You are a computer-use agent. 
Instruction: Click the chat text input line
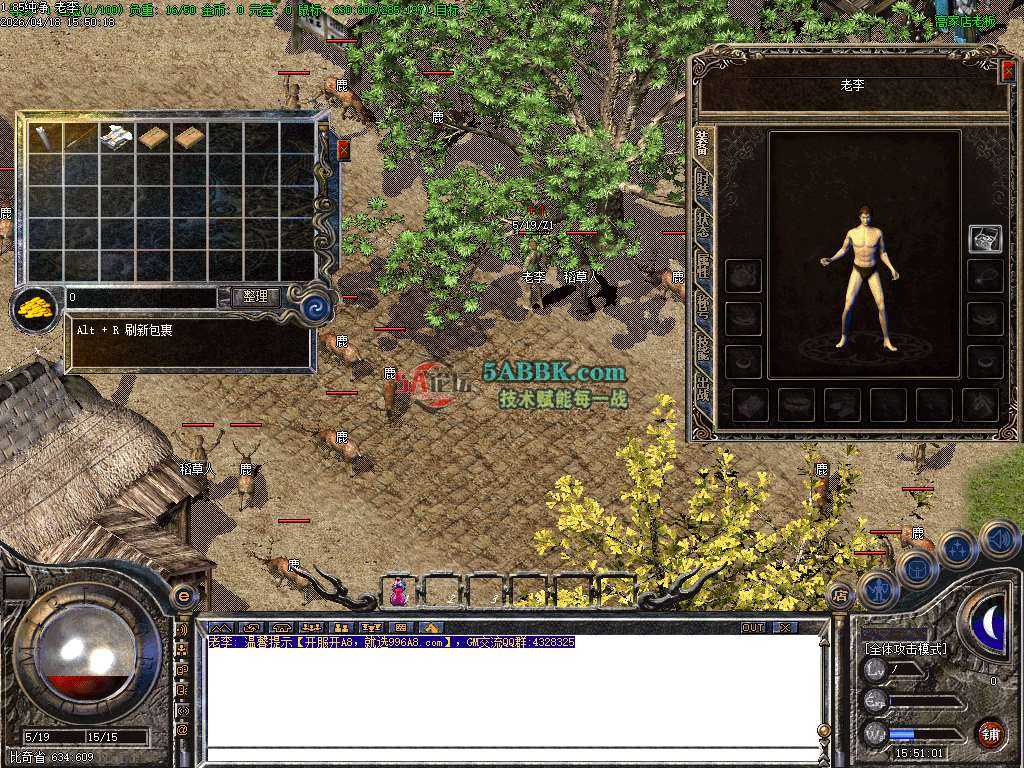tap(510, 754)
